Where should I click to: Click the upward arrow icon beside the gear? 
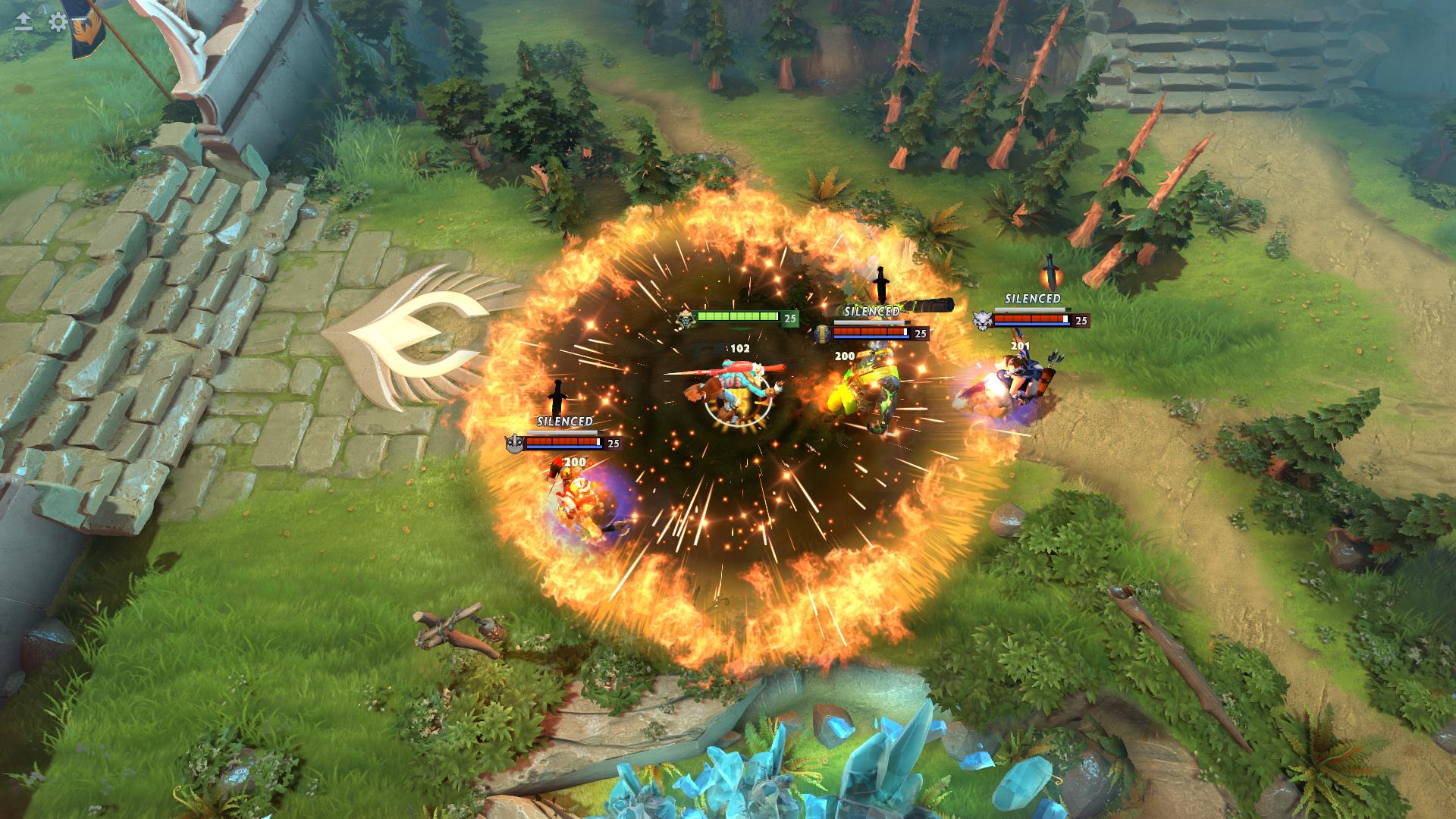pos(24,21)
